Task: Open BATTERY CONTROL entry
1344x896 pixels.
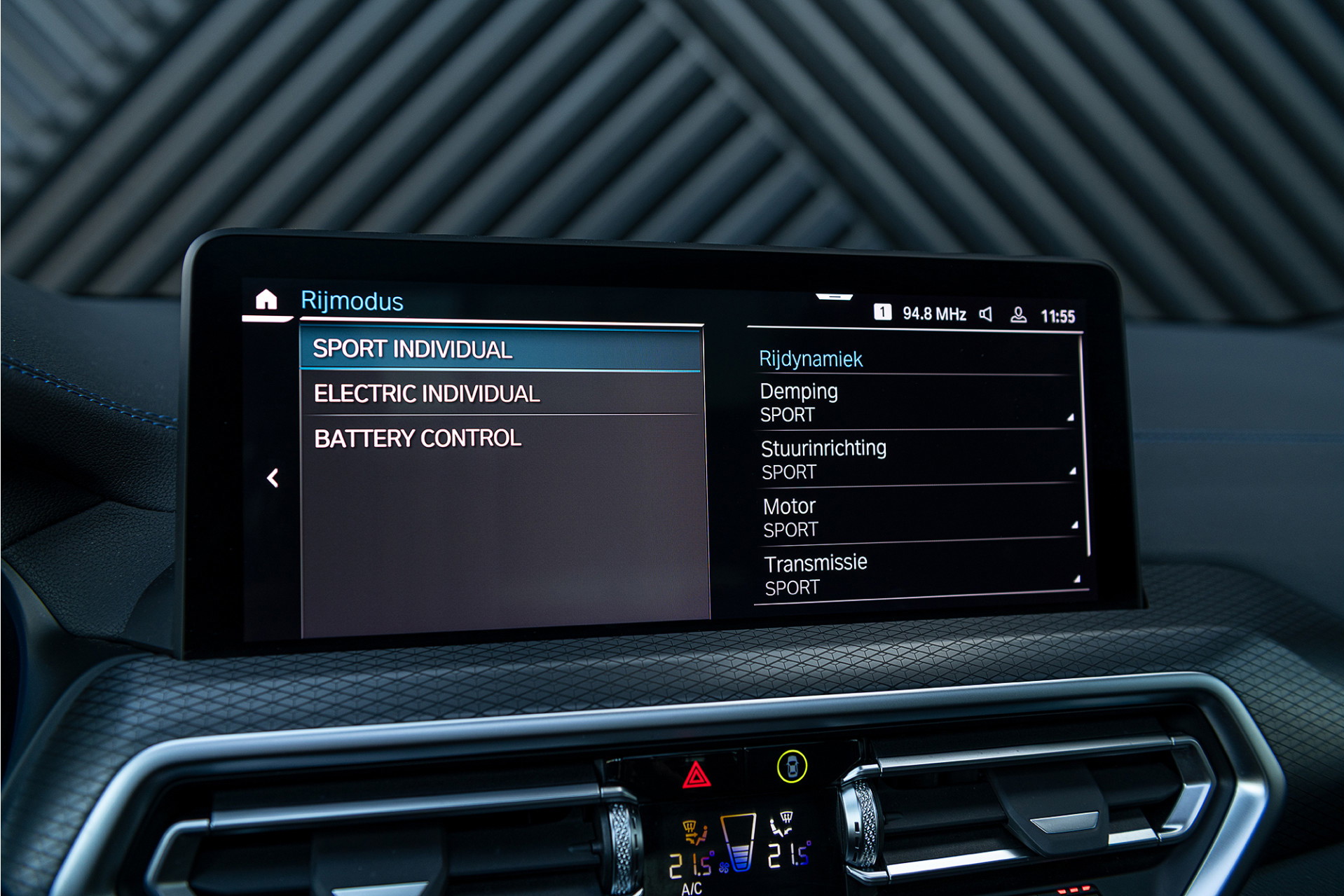Action: [x=500, y=439]
